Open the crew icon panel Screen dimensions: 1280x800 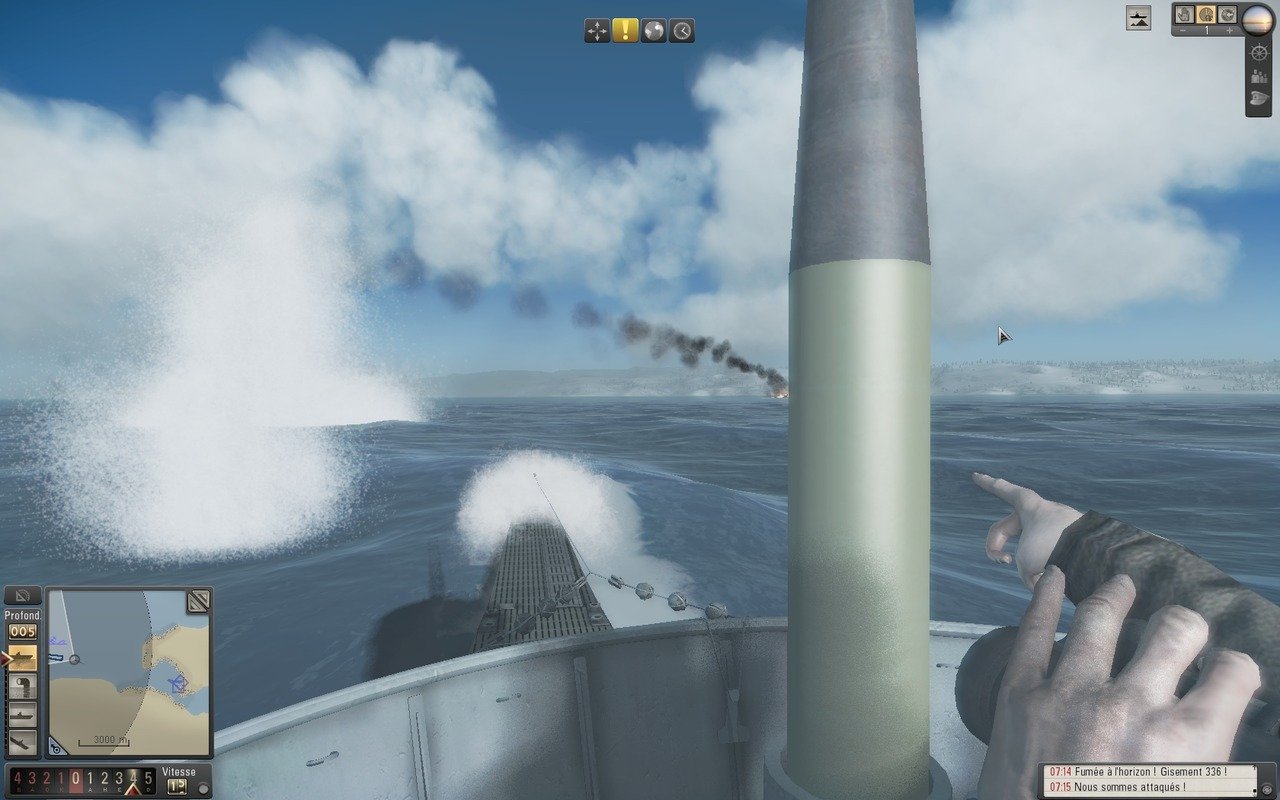[x=1258, y=76]
